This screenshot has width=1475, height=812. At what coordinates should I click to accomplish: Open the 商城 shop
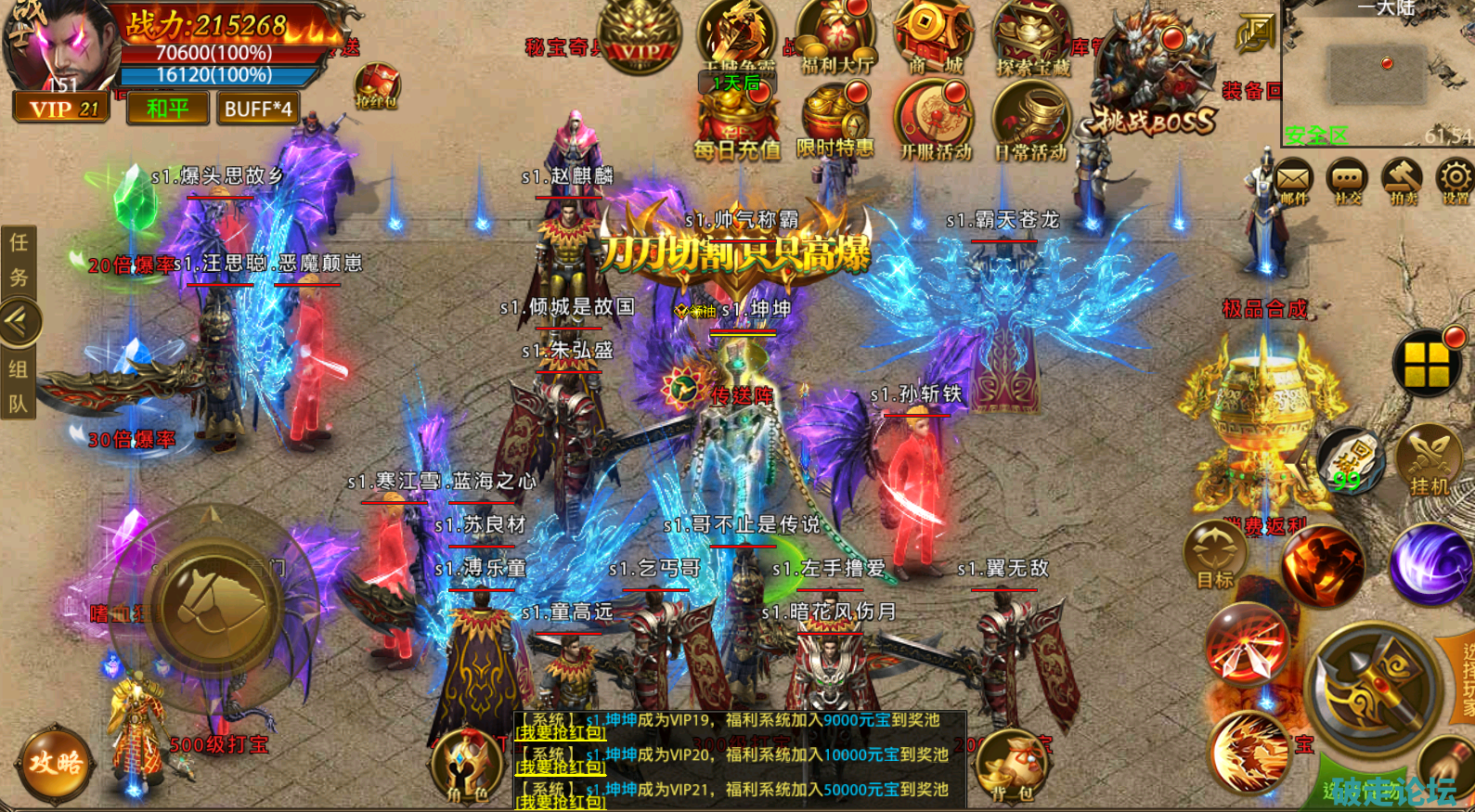933,38
